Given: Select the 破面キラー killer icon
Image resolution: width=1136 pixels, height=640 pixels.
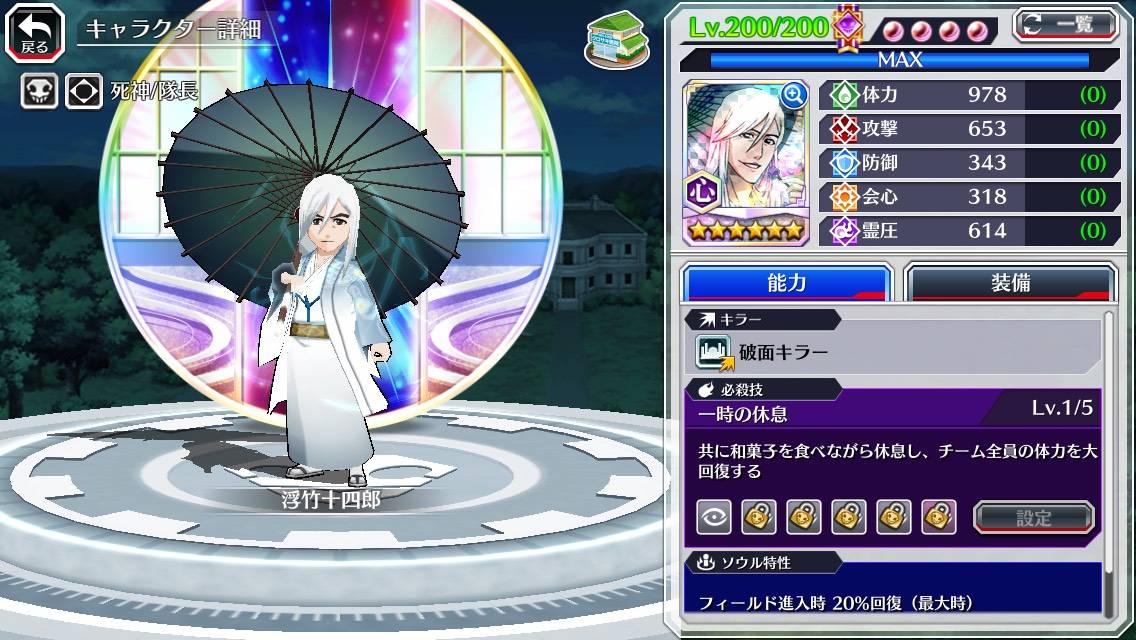Looking at the screenshot, I should (714, 352).
